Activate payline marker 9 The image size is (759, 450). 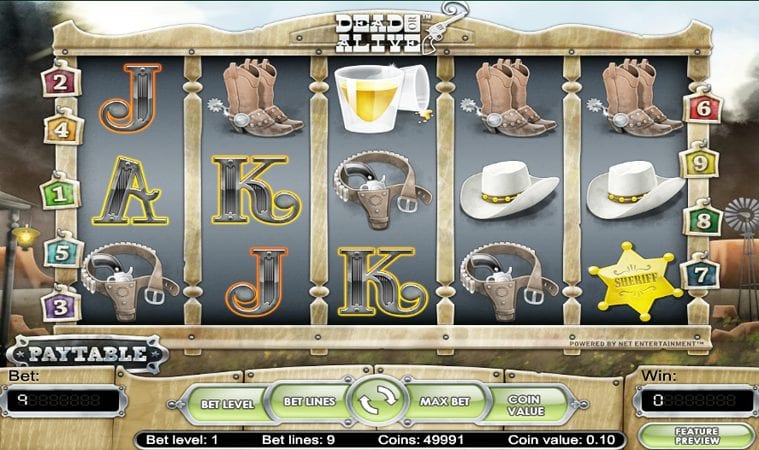pyautogui.click(x=700, y=159)
